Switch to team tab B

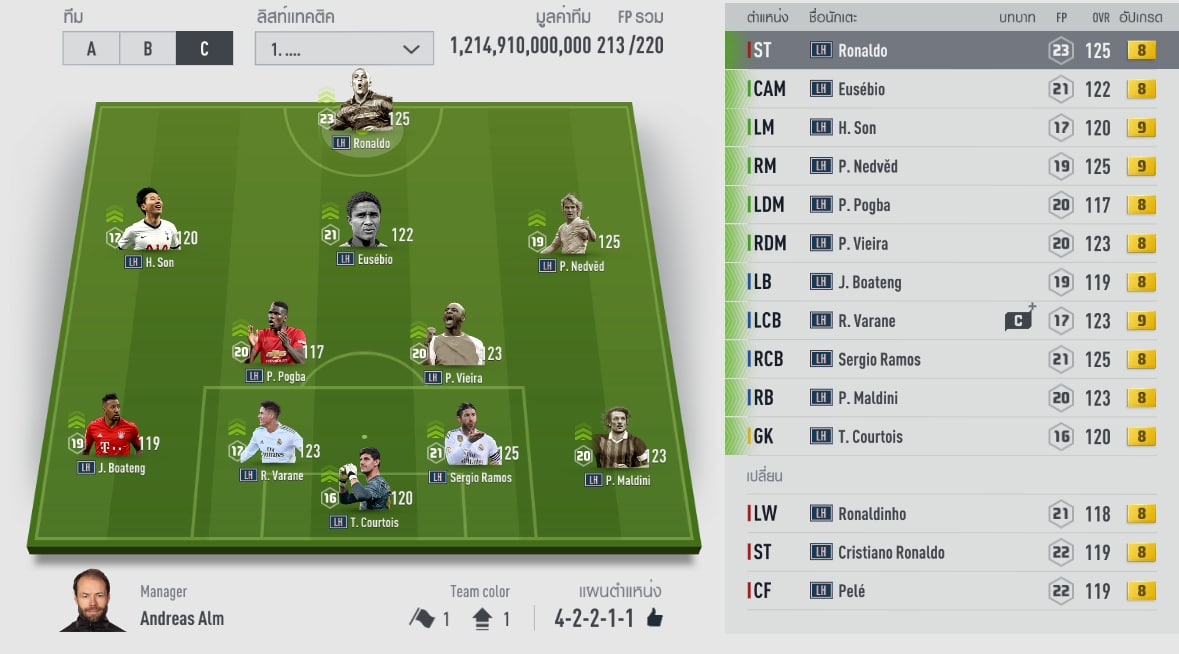pos(147,48)
